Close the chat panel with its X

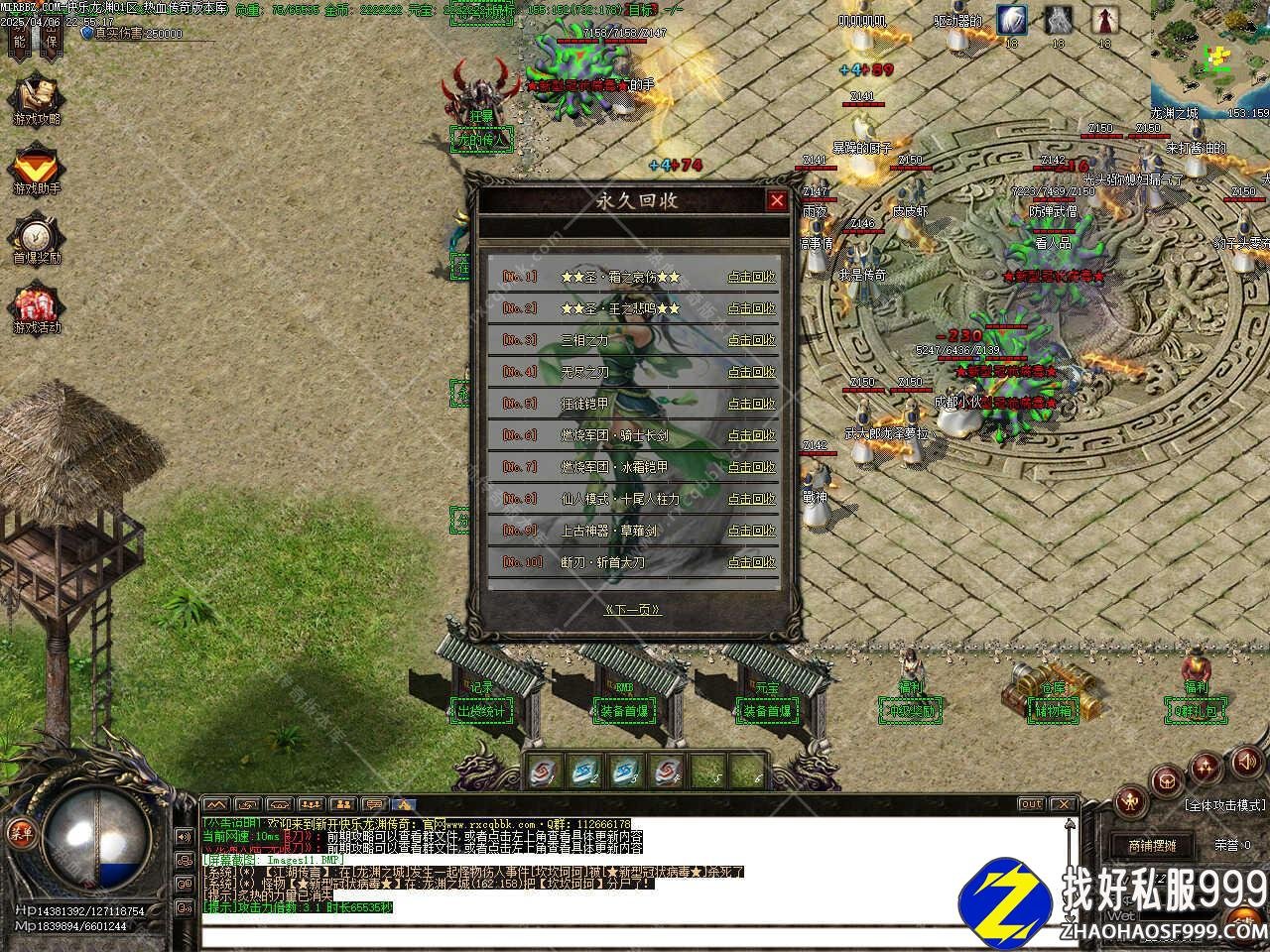point(1063,804)
